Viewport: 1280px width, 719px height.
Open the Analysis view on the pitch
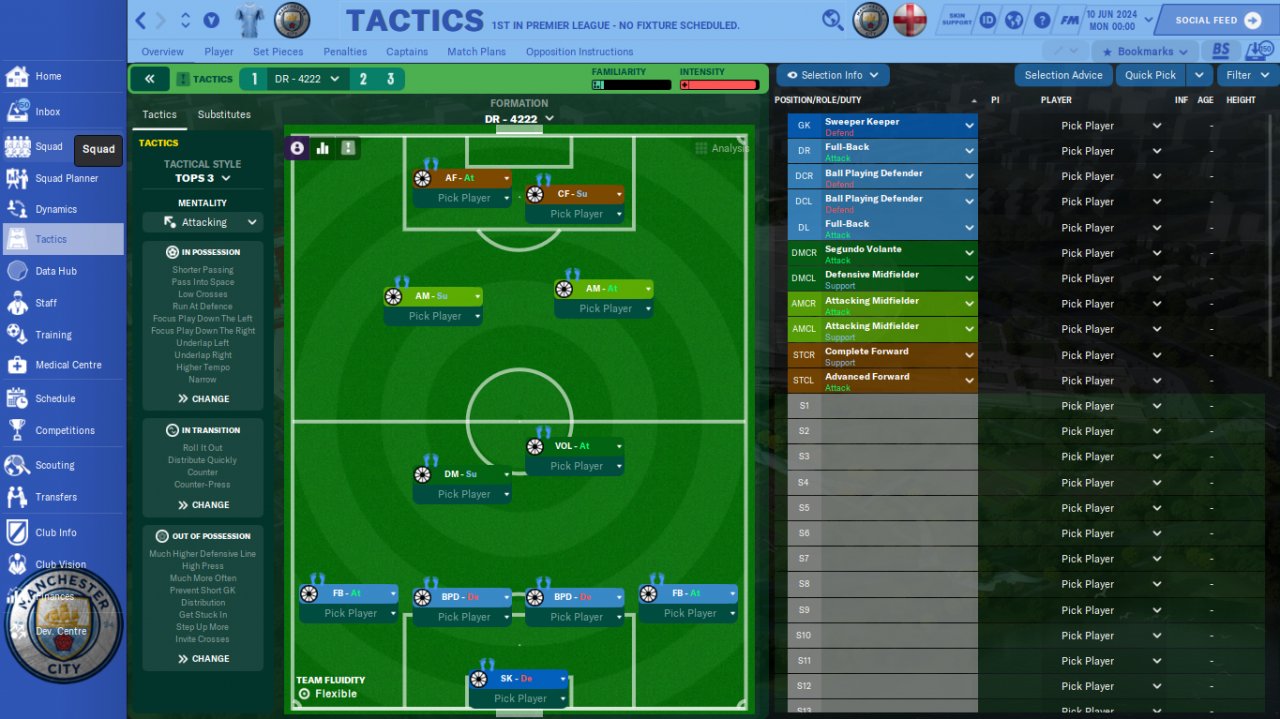coord(722,149)
